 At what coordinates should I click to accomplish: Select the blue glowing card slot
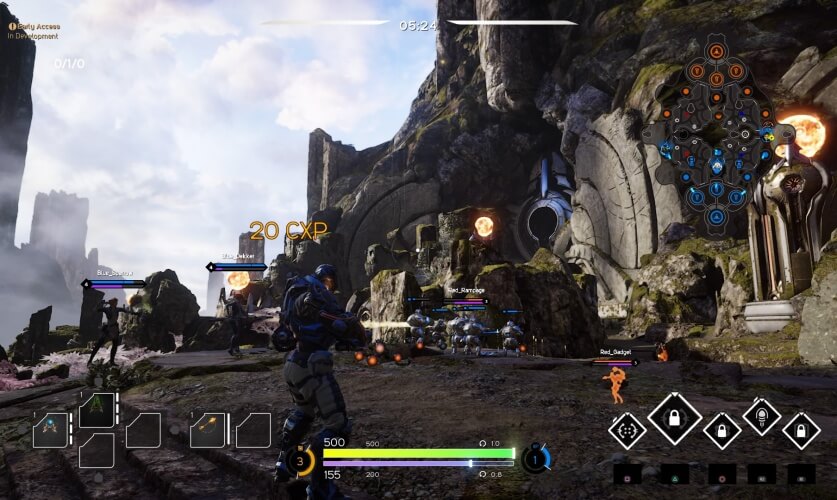[x=50, y=430]
